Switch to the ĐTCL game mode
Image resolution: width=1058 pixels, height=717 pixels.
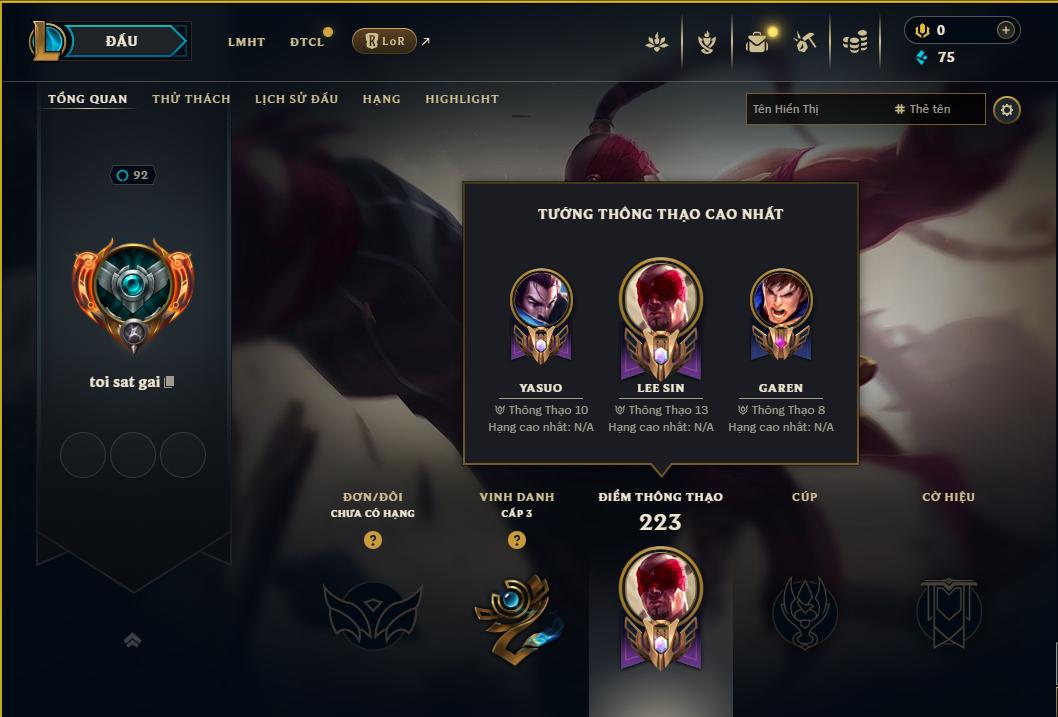pyautogui.click(x=307, y=42)
